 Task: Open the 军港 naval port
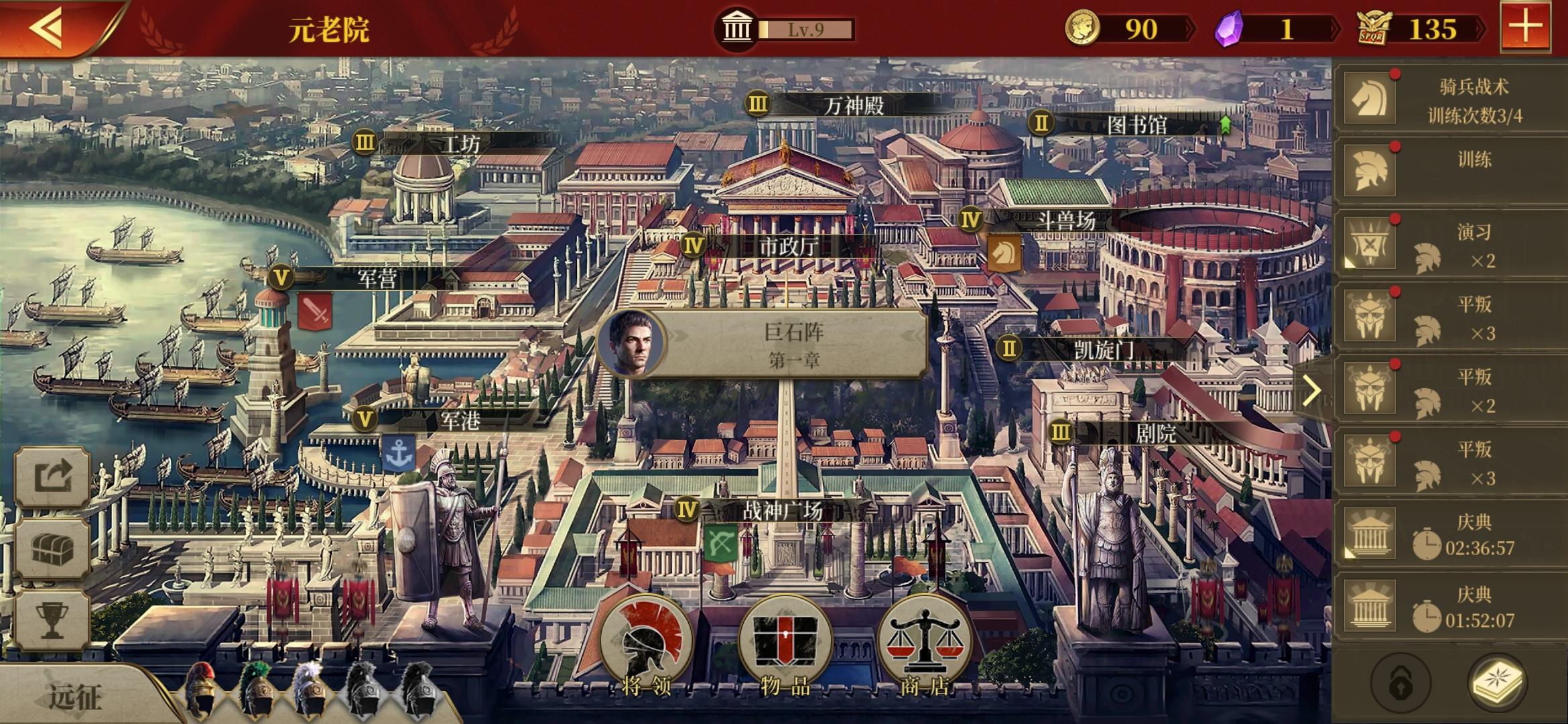point(460,421)
